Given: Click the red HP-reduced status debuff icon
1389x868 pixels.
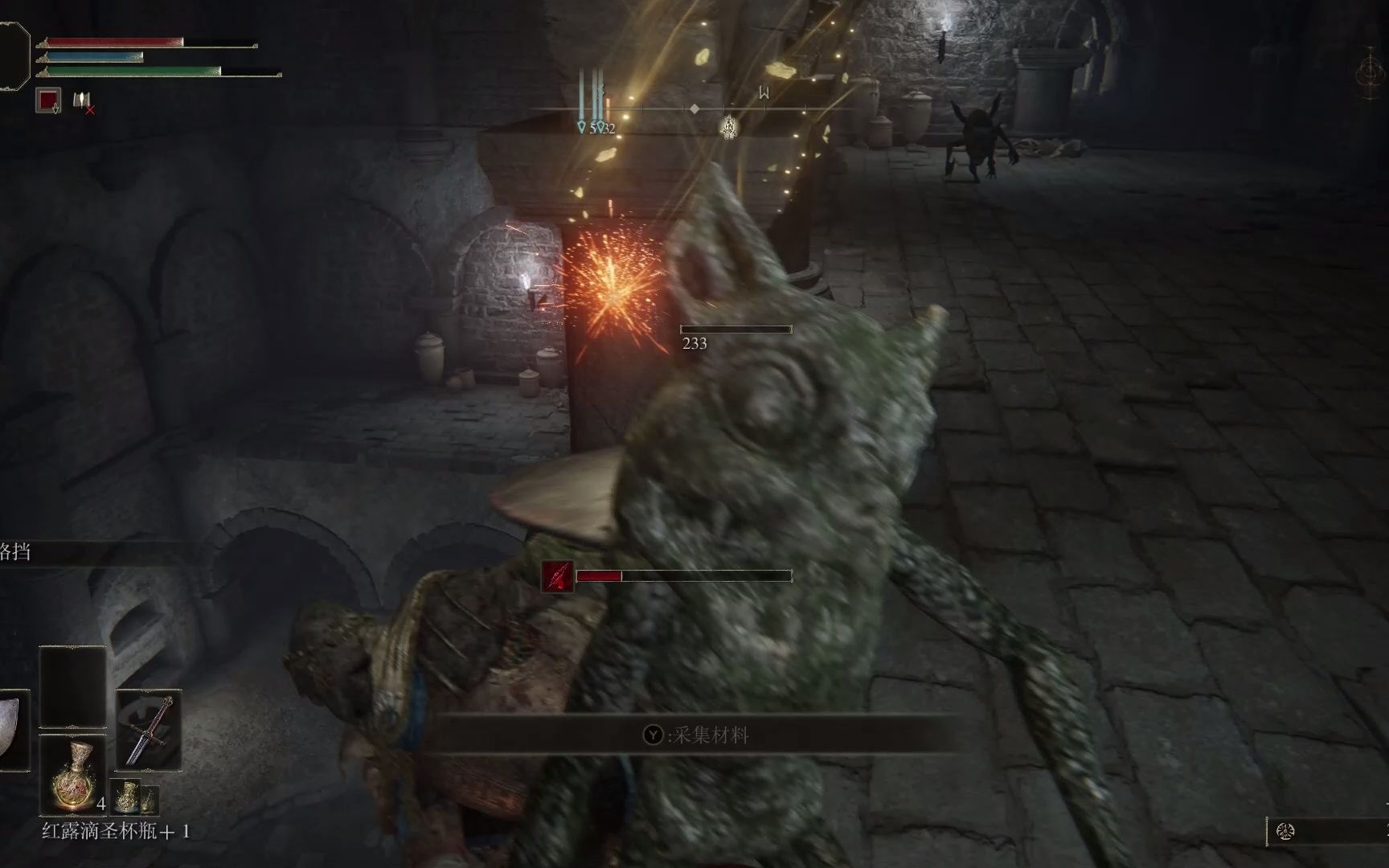Looking at the screenshot, I should tap(49, 100).
